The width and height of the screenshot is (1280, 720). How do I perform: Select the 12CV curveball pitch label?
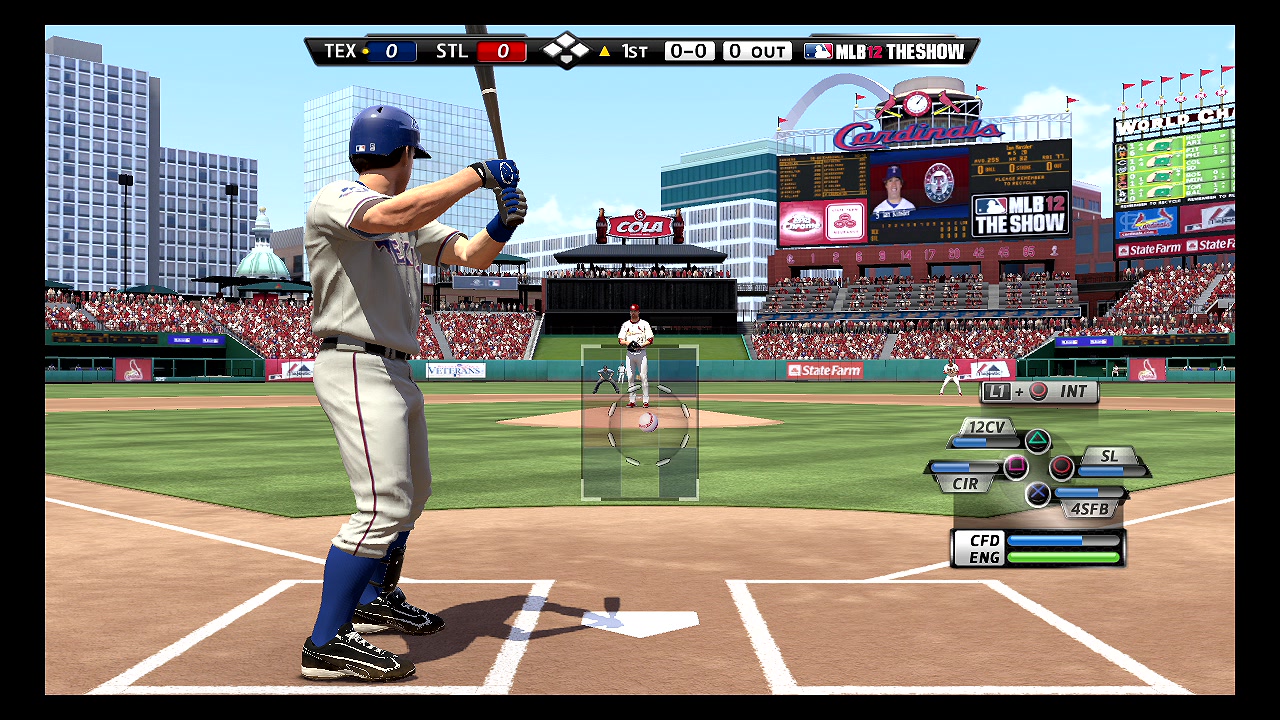coord(986,427)
